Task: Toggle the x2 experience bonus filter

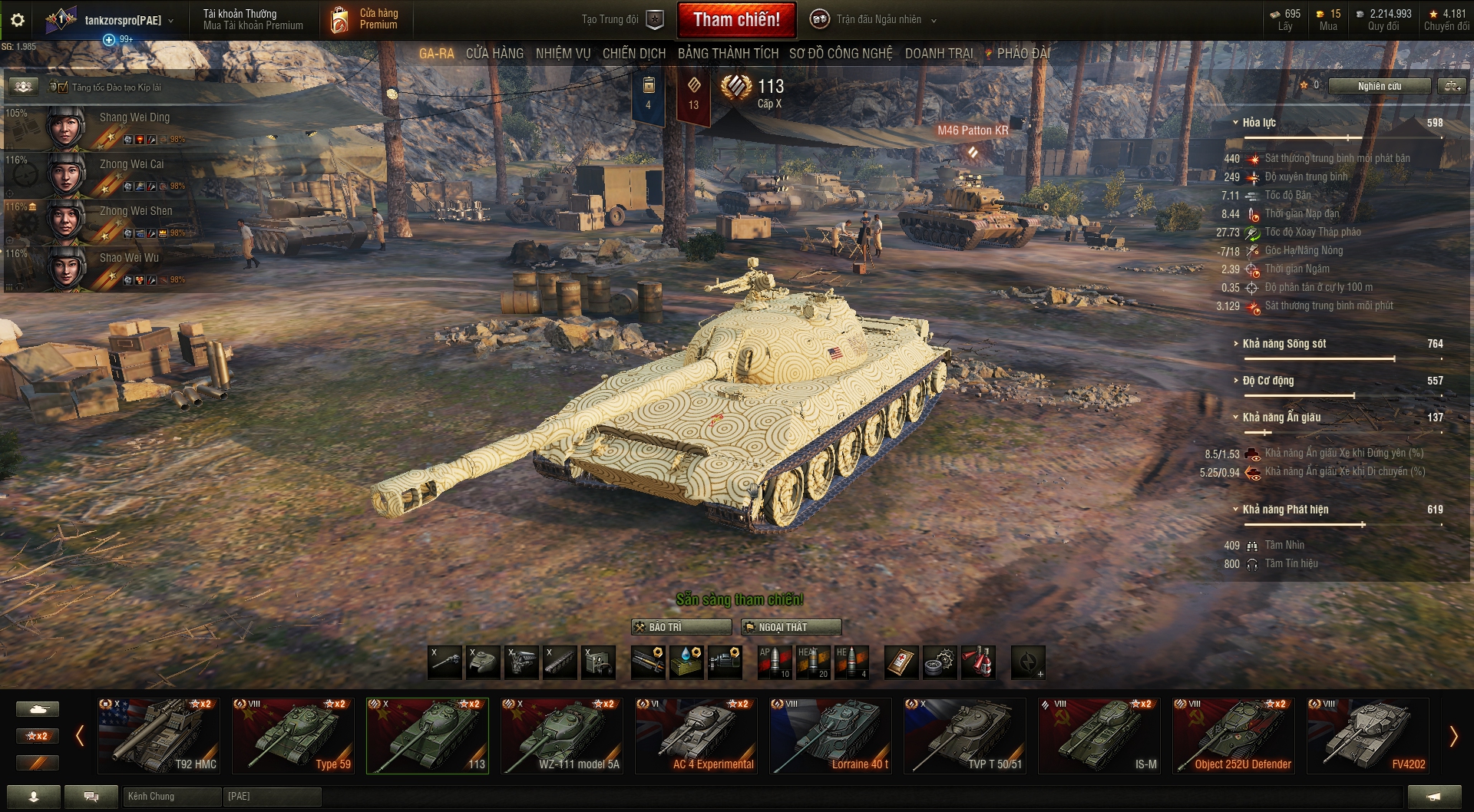Action: (x=37, y=735)
